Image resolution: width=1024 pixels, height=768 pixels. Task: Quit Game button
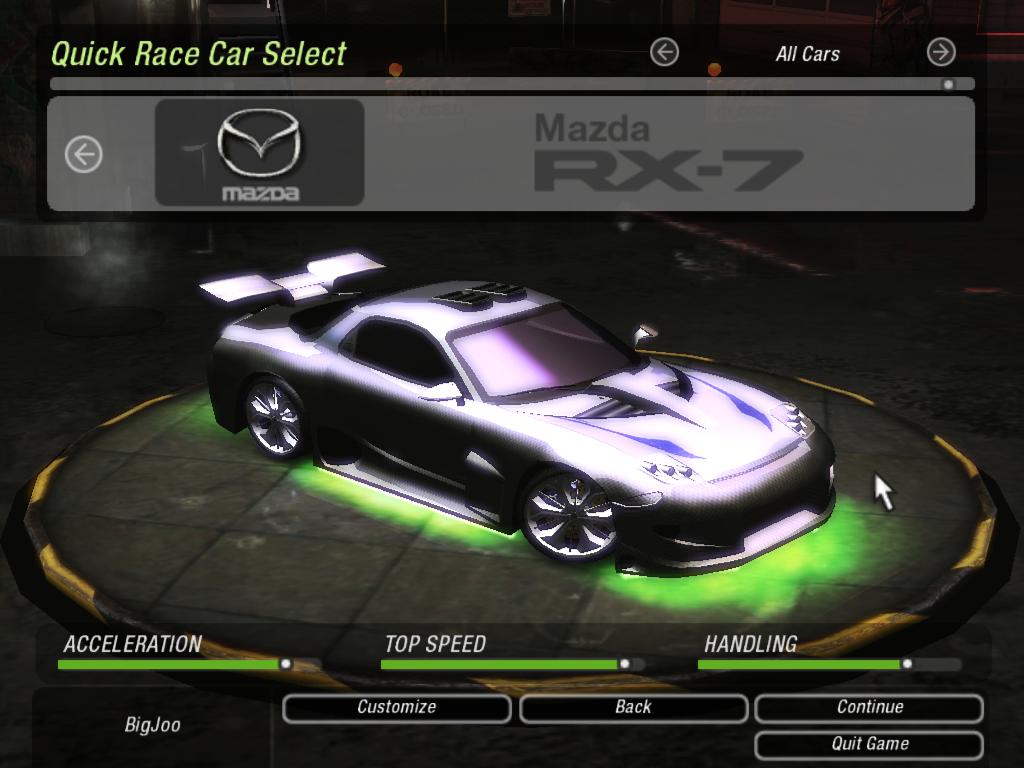coord(869,744)
